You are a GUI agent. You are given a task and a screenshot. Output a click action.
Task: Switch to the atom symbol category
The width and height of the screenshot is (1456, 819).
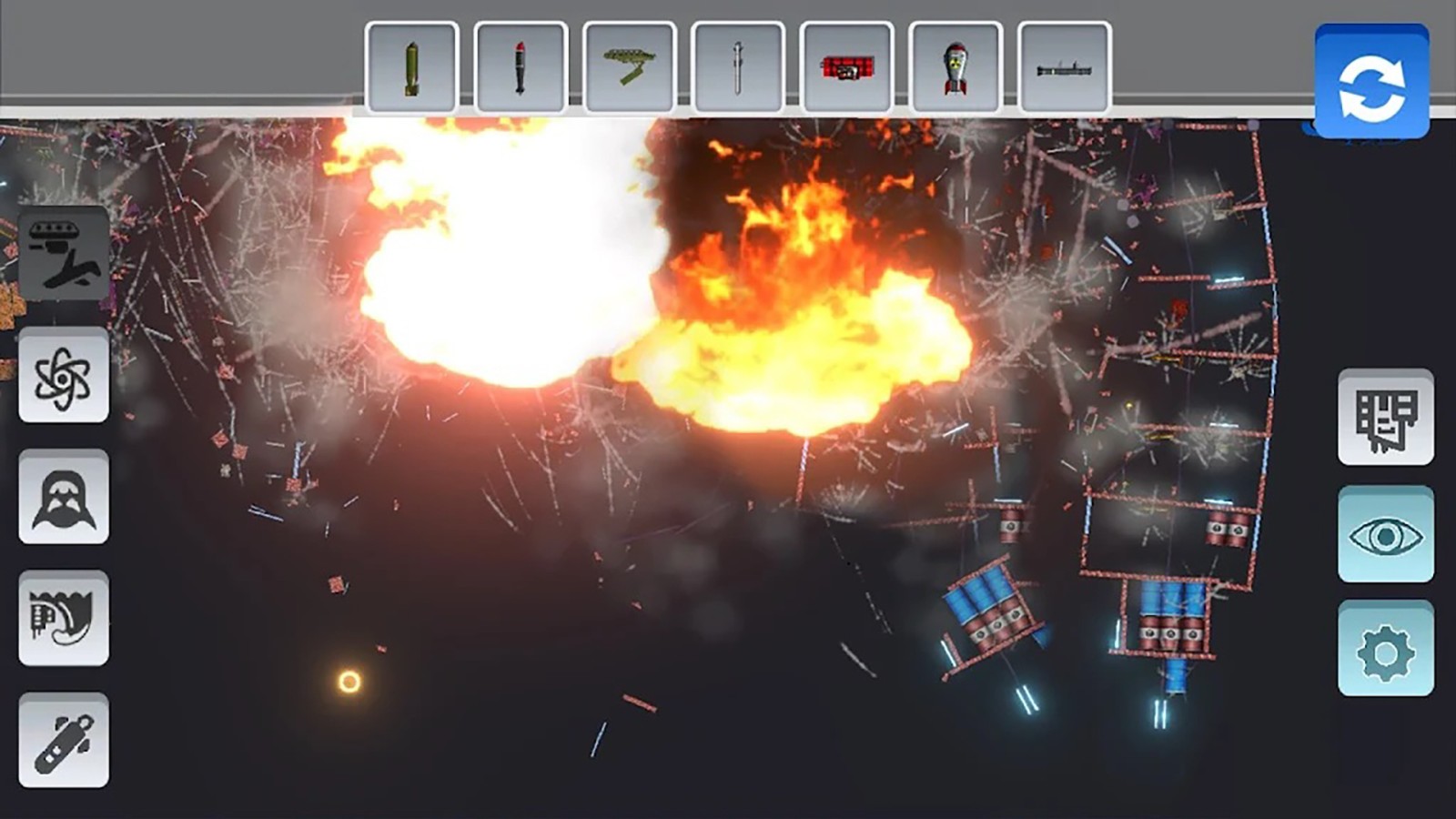tap(64, 376)
